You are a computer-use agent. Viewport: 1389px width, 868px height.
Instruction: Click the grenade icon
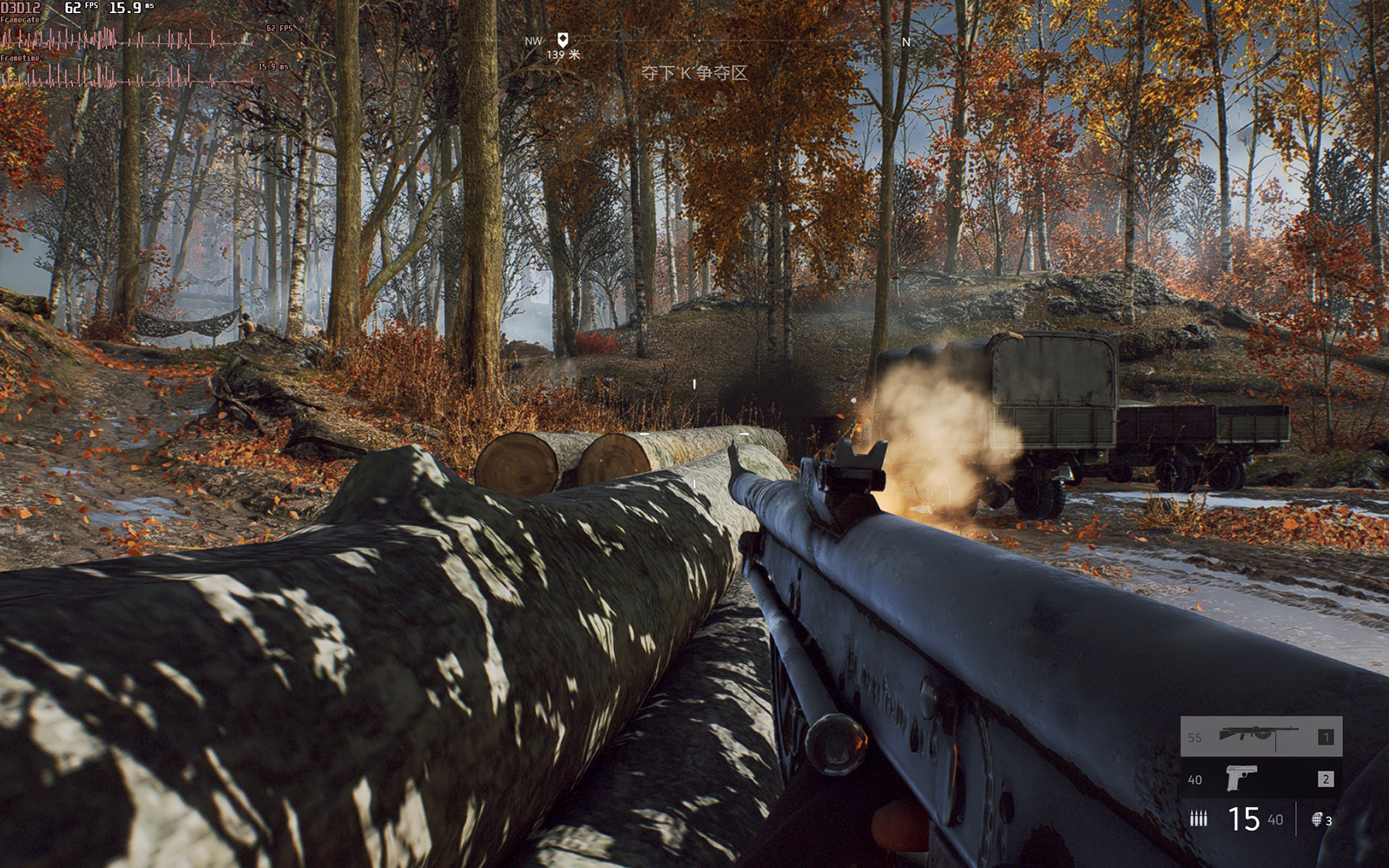pos(1316,819)
